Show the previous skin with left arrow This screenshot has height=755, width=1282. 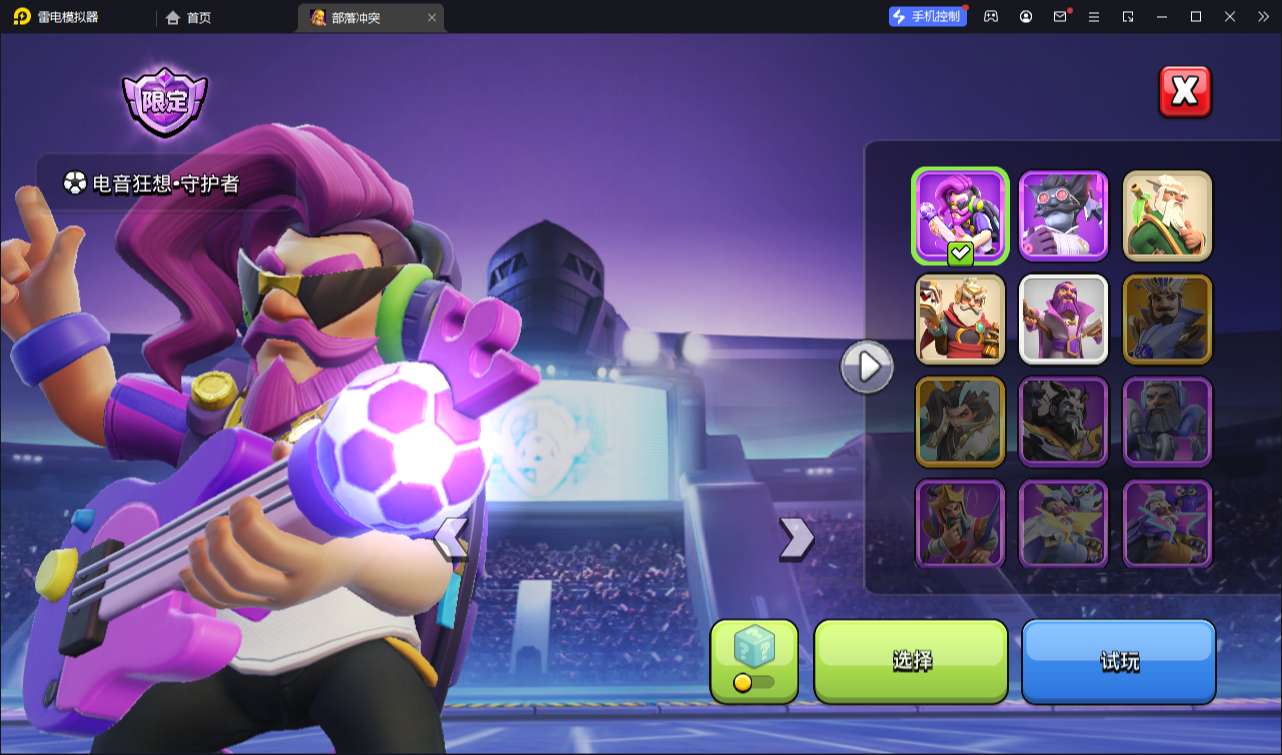click(x=450, y=538)
